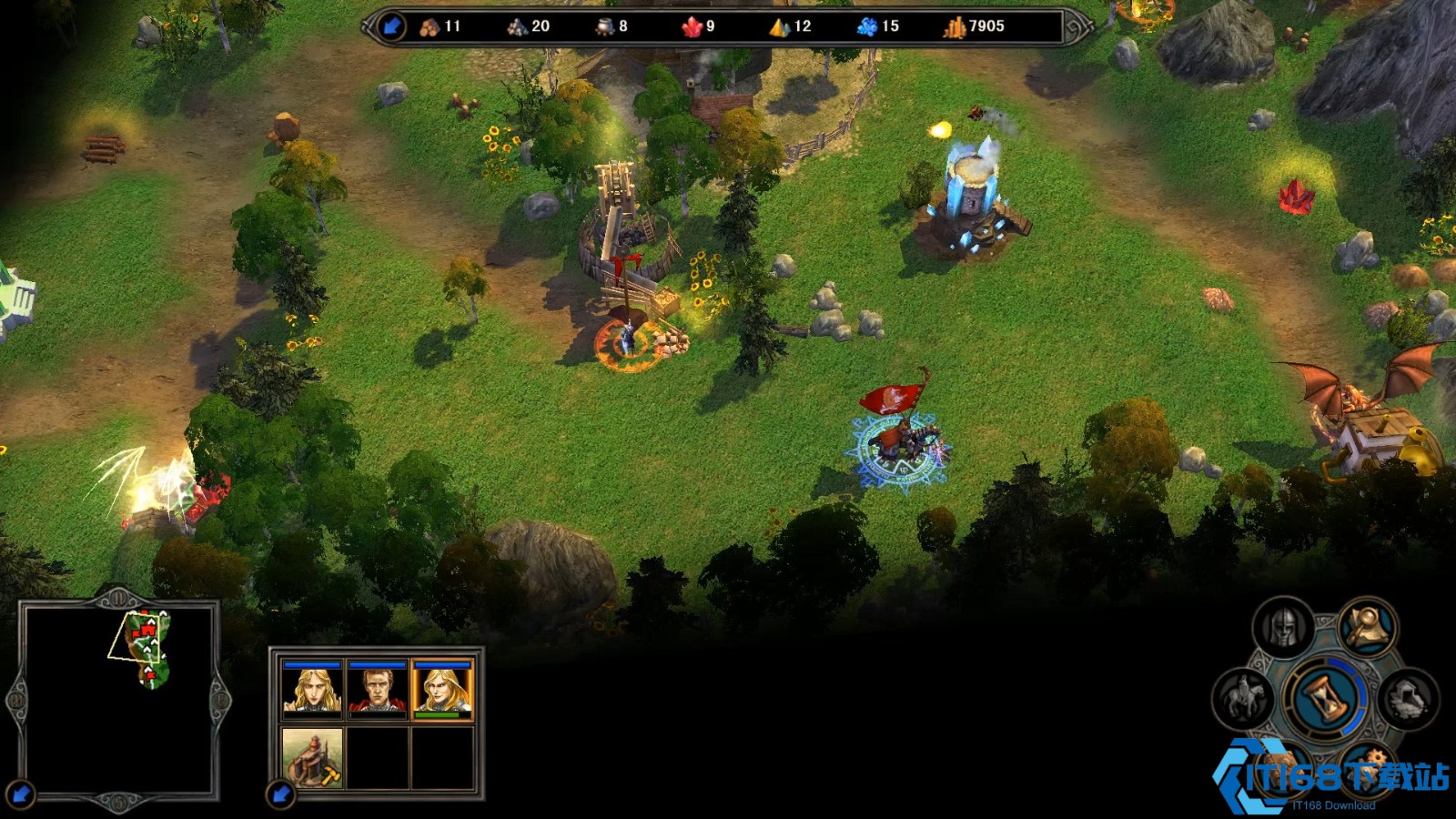Select the unhighlighted blonde hero portrait
Image resolution: width=1456 pixels, height=819 pixels.
312,691
